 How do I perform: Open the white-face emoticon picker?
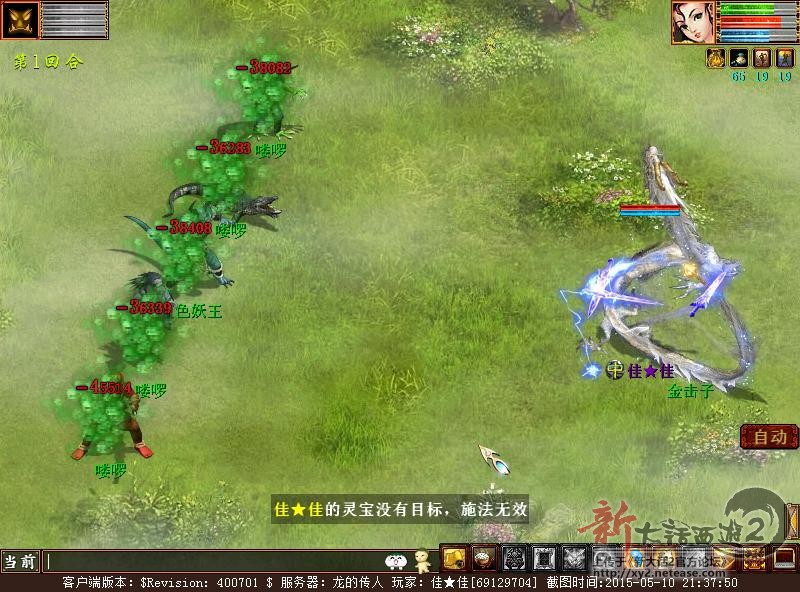[x=396, y=561]
